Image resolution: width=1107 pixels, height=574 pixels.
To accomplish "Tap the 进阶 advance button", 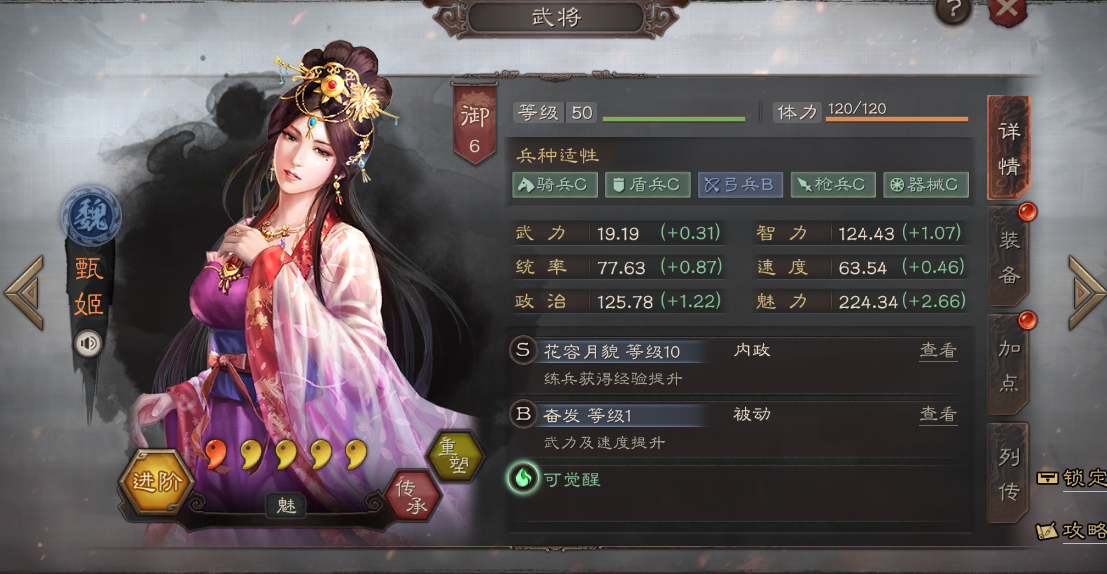I will click(x=157, y=481).
